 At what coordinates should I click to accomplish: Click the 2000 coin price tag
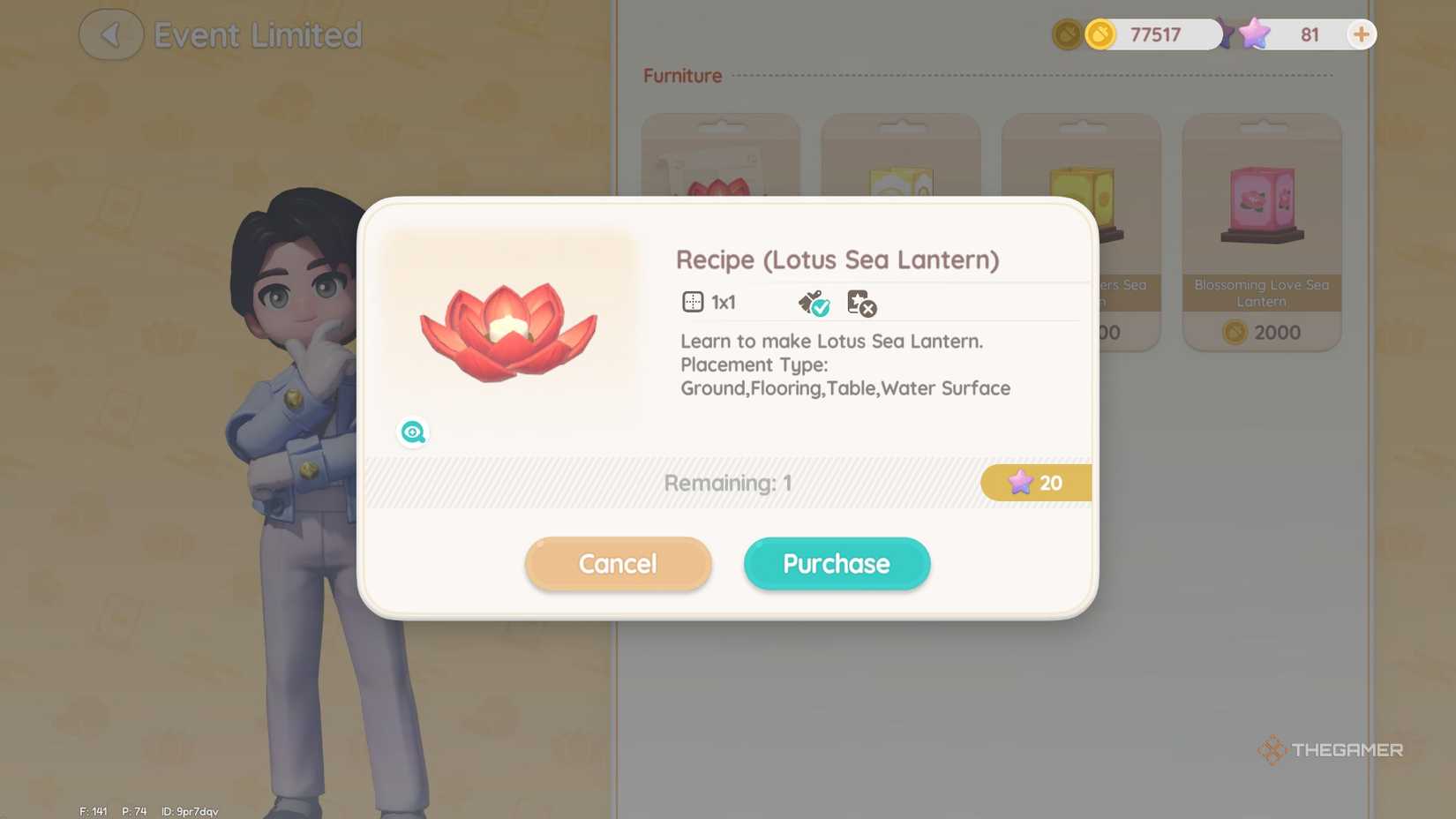[x=1260, y=333]
